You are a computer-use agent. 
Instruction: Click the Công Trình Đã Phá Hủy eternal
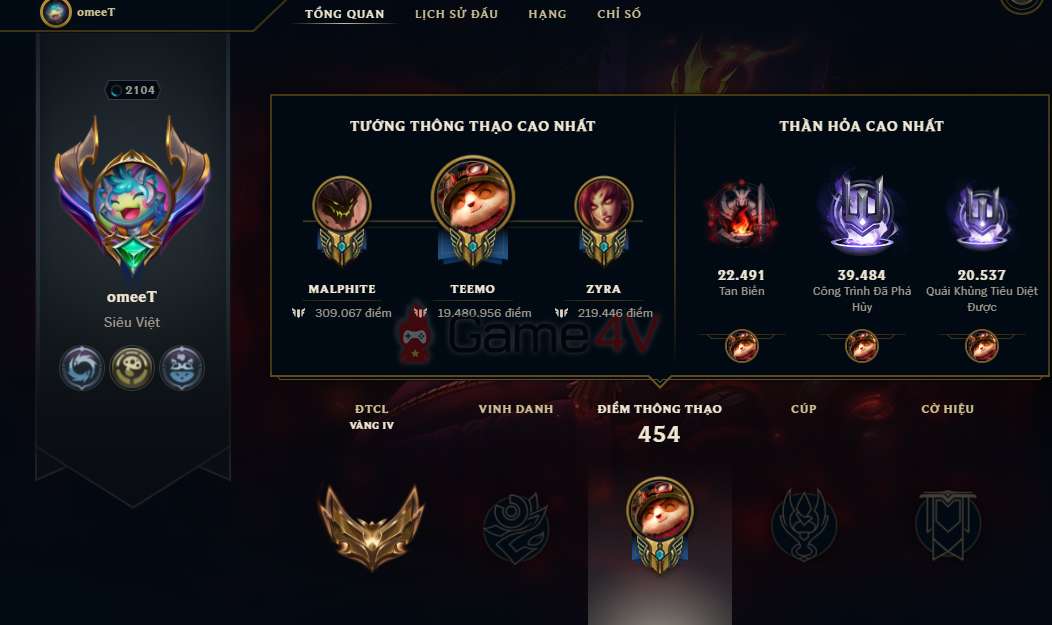[862, 214]
